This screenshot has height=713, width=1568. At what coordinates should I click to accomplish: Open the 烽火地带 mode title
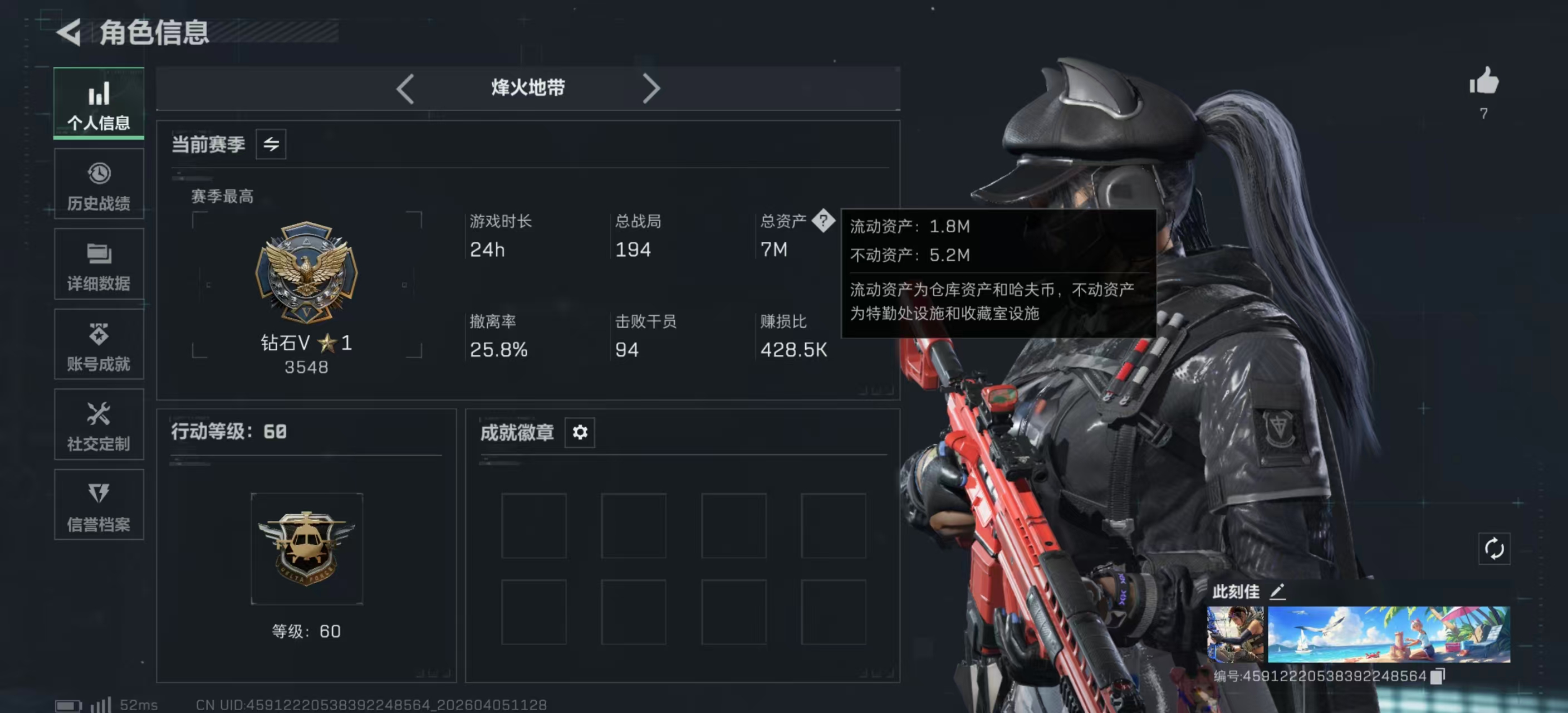pos(527,87)
